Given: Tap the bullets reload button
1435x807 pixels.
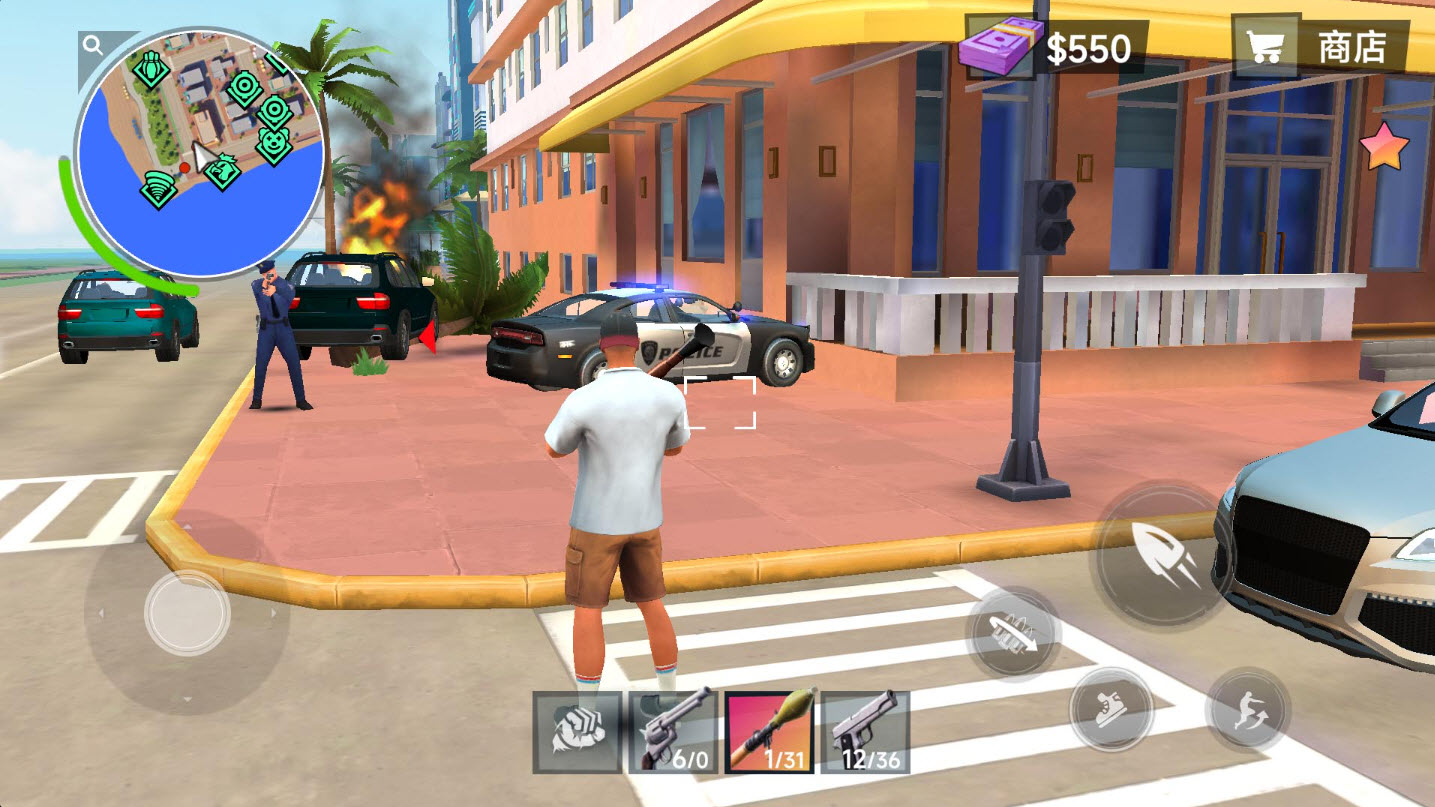Looking at the screenshot, I should (x=1012, y=633).
